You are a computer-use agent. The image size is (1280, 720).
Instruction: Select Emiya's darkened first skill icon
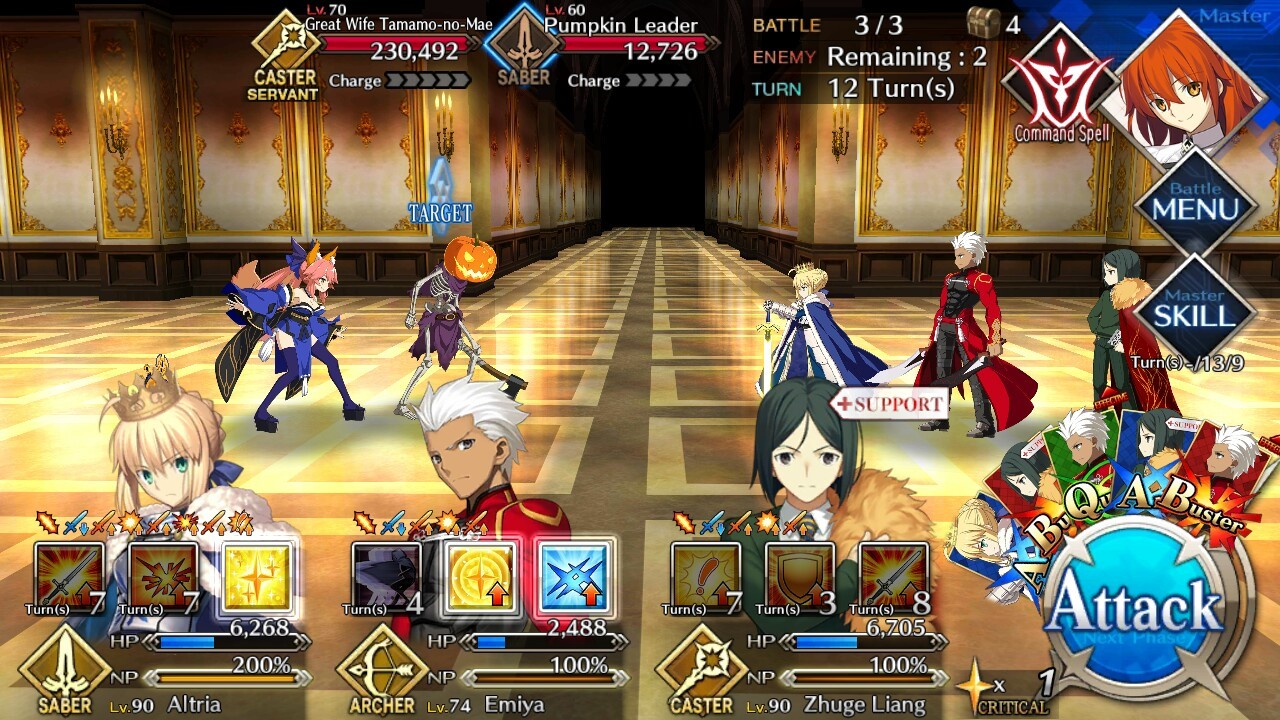coord(387,577)
